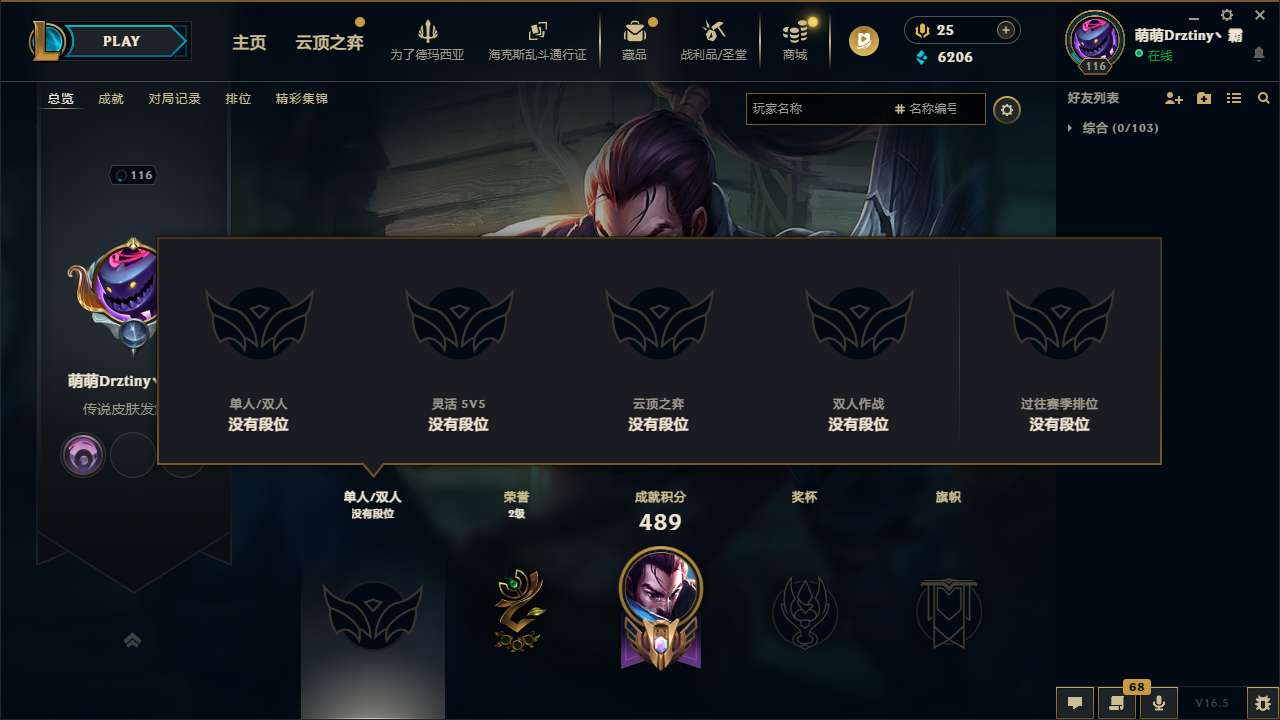Image resolution: width=1280 pixels, height=720 pixels.
Task: Open the 藏品 collection icon
Action: point(635,40)
